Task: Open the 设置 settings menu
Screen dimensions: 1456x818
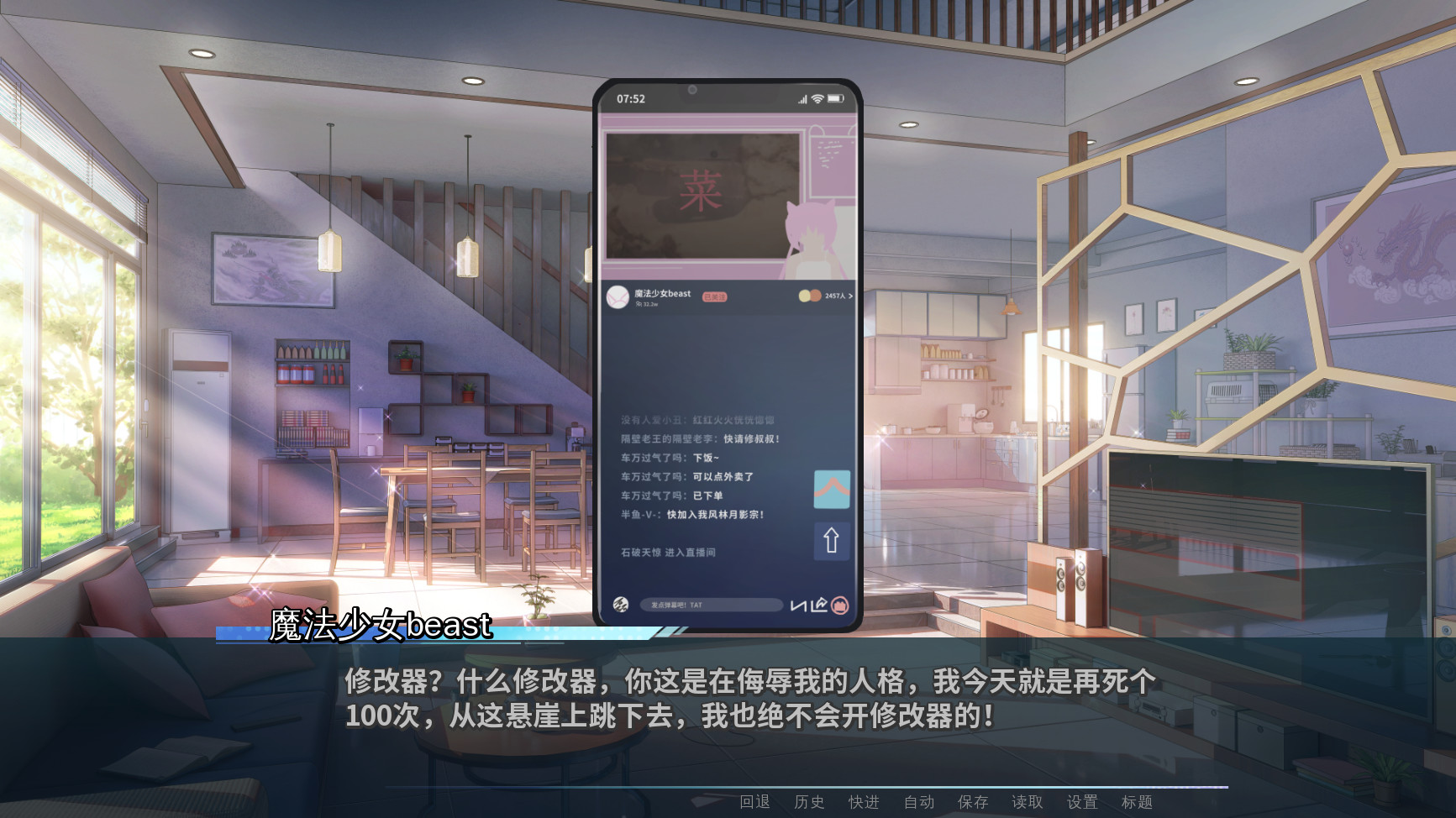Action: pos(1083,802)
